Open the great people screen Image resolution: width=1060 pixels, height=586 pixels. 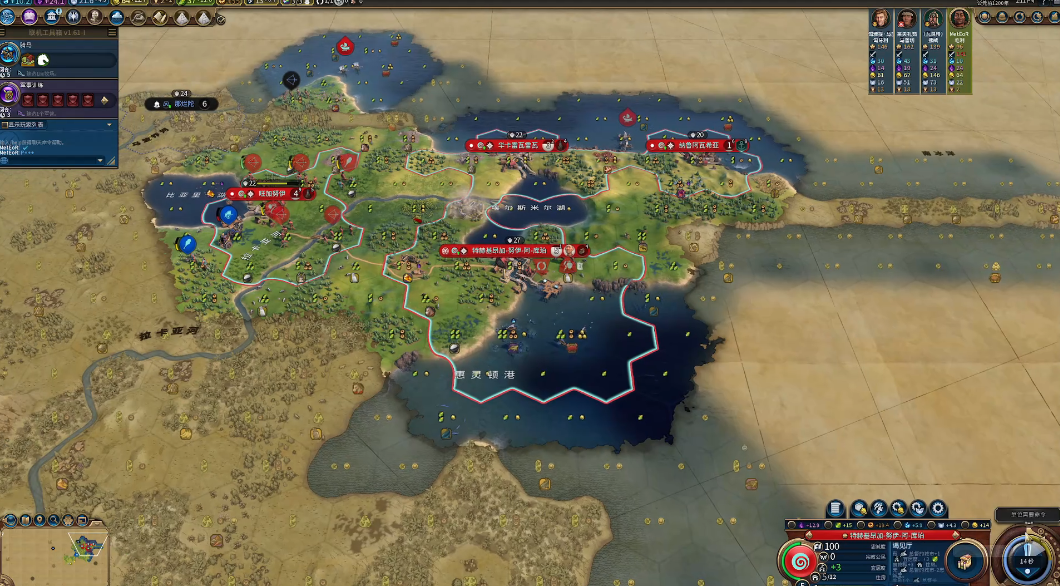pos(93,17)
